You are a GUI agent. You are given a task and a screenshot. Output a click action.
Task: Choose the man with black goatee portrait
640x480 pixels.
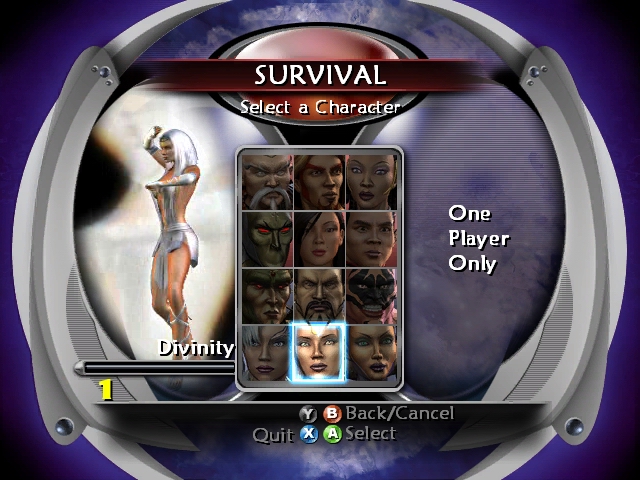click(x=319, y=295)
